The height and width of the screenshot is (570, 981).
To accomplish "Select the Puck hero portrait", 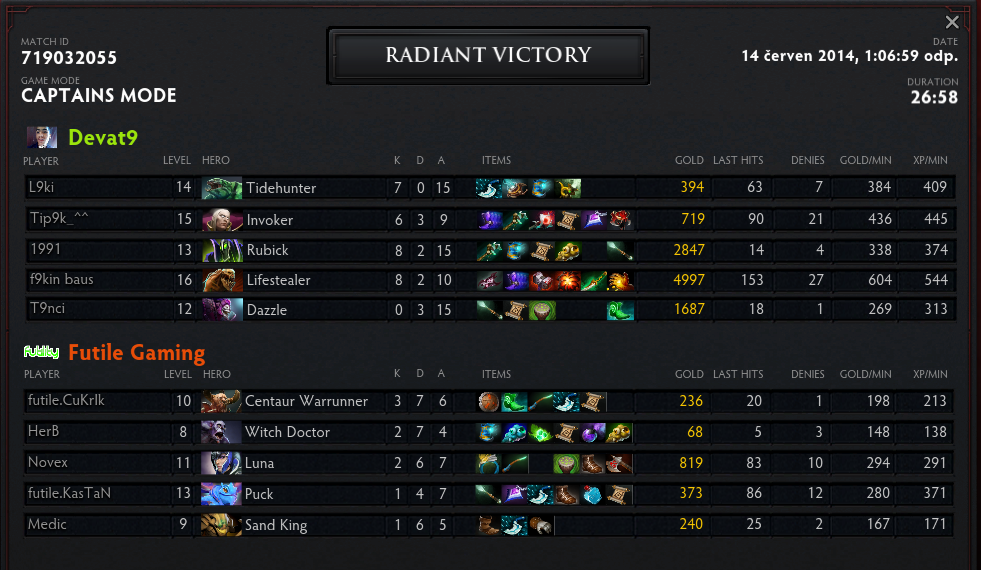I will [220, 494].
